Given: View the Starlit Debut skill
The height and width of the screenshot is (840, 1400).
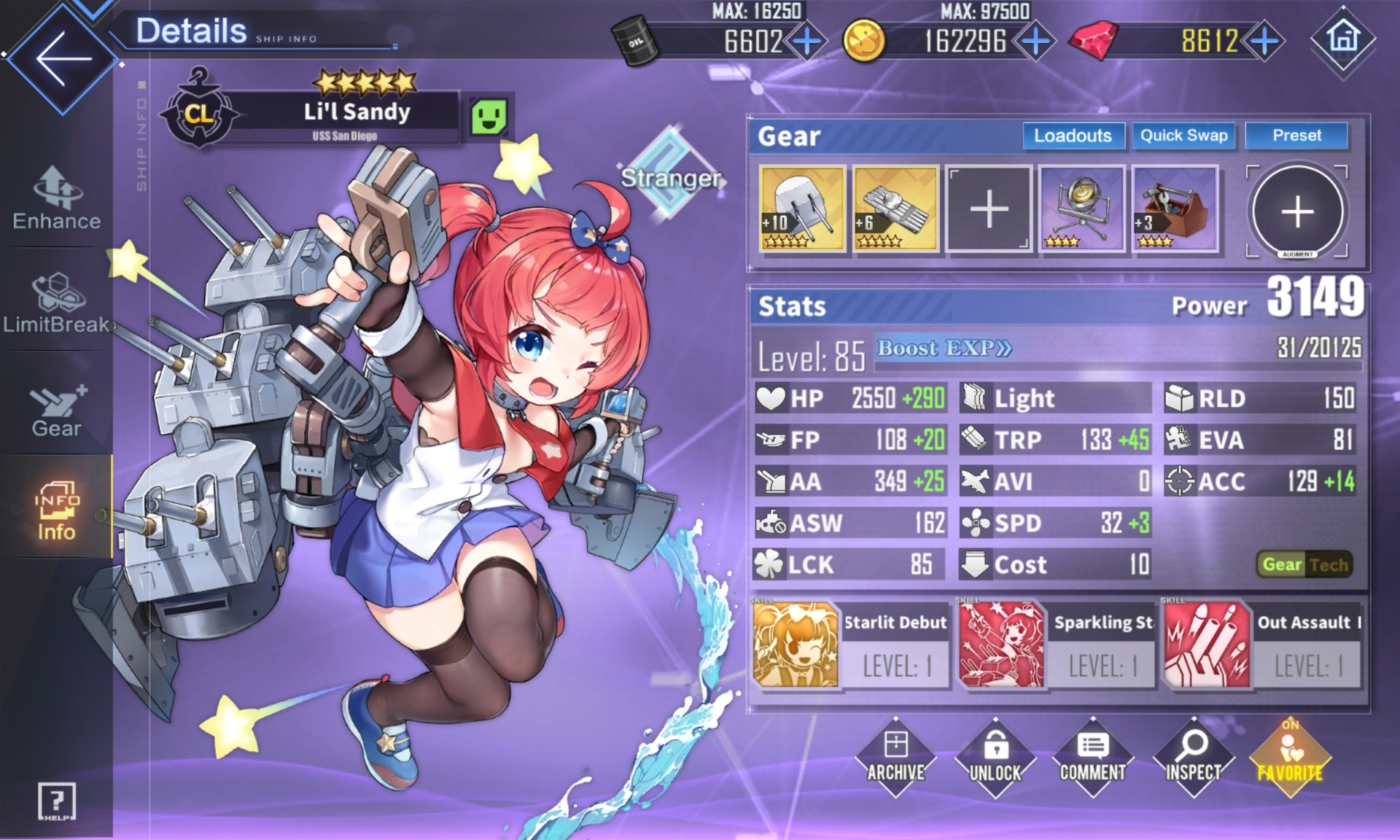Looking at the screenshot, I should pyautogui.click(x=851, y=645).
